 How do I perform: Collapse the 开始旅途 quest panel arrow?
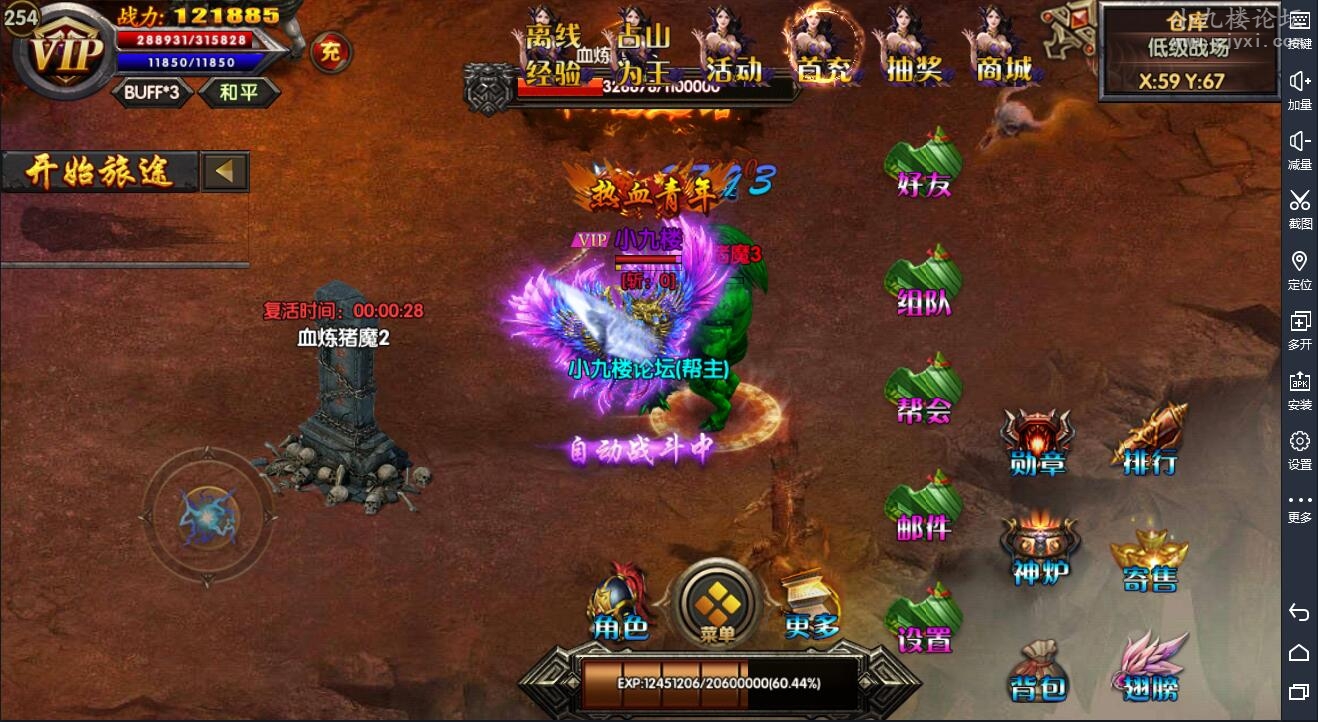pos(224,170)
